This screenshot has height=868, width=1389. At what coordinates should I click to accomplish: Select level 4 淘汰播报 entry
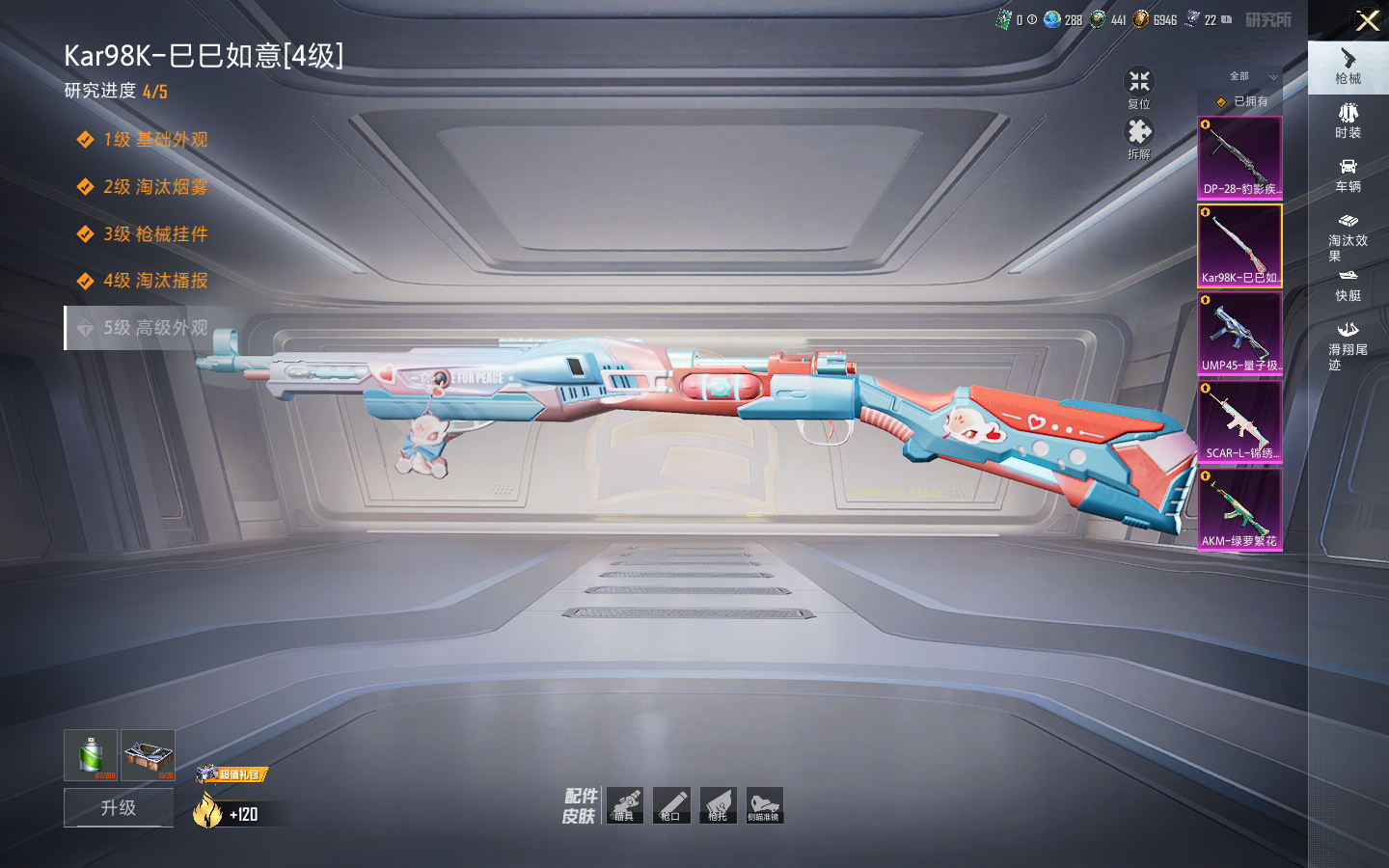click(x=154, y=281)
